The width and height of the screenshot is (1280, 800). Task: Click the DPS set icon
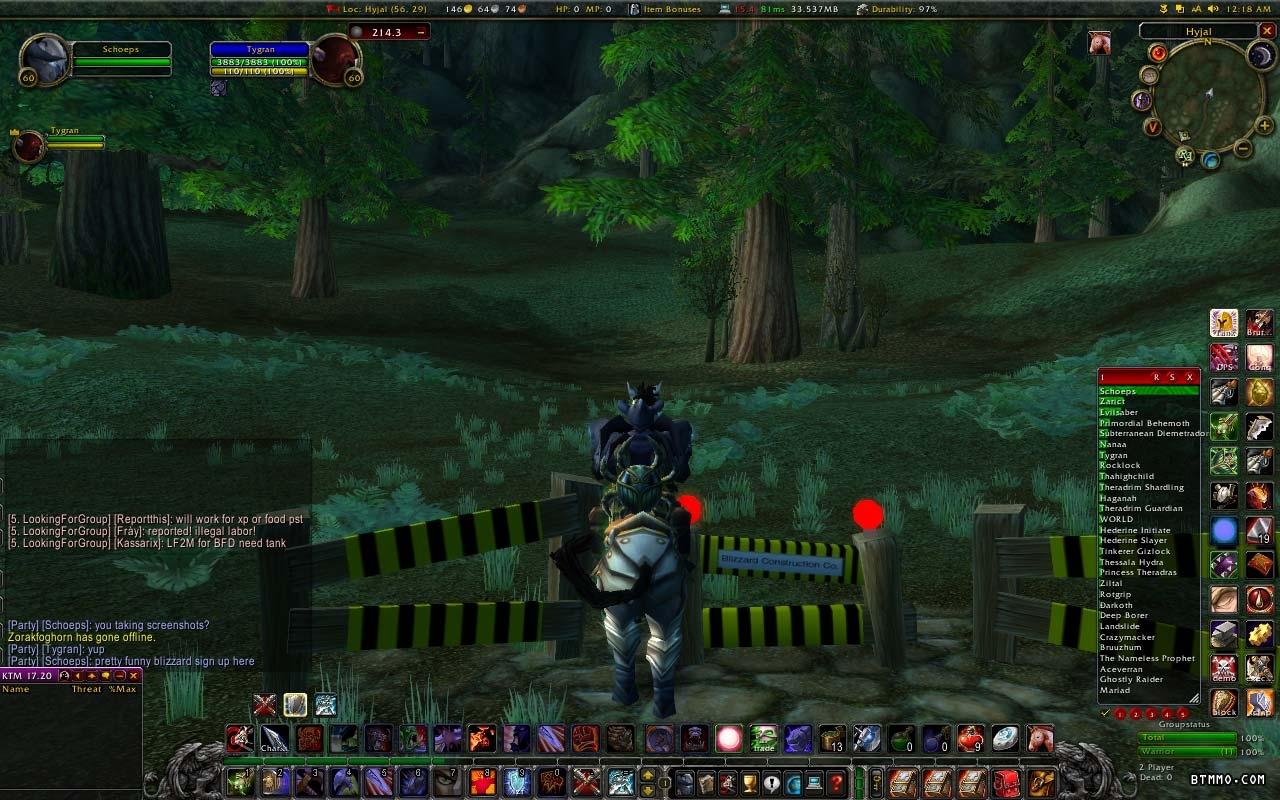(x=1225, y=357)
